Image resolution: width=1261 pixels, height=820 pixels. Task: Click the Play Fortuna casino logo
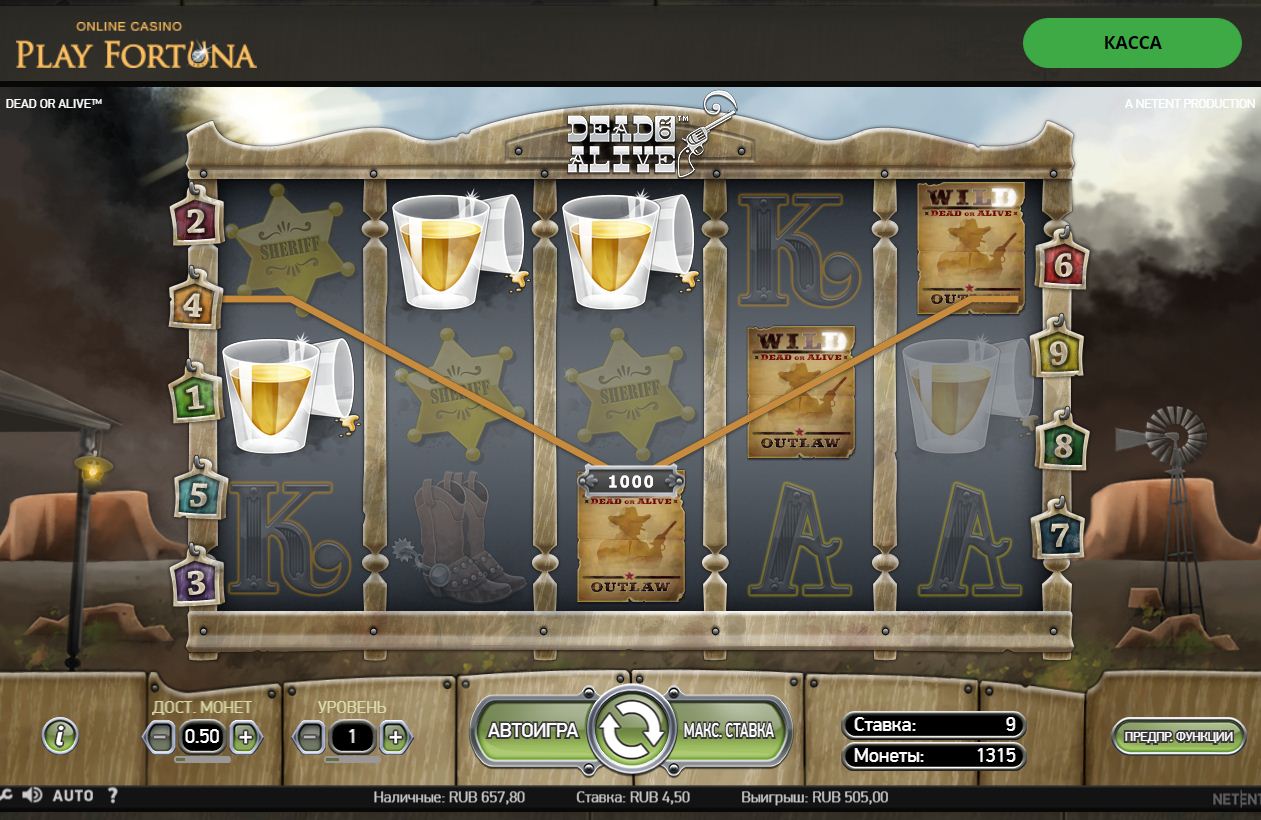[136, 46]
